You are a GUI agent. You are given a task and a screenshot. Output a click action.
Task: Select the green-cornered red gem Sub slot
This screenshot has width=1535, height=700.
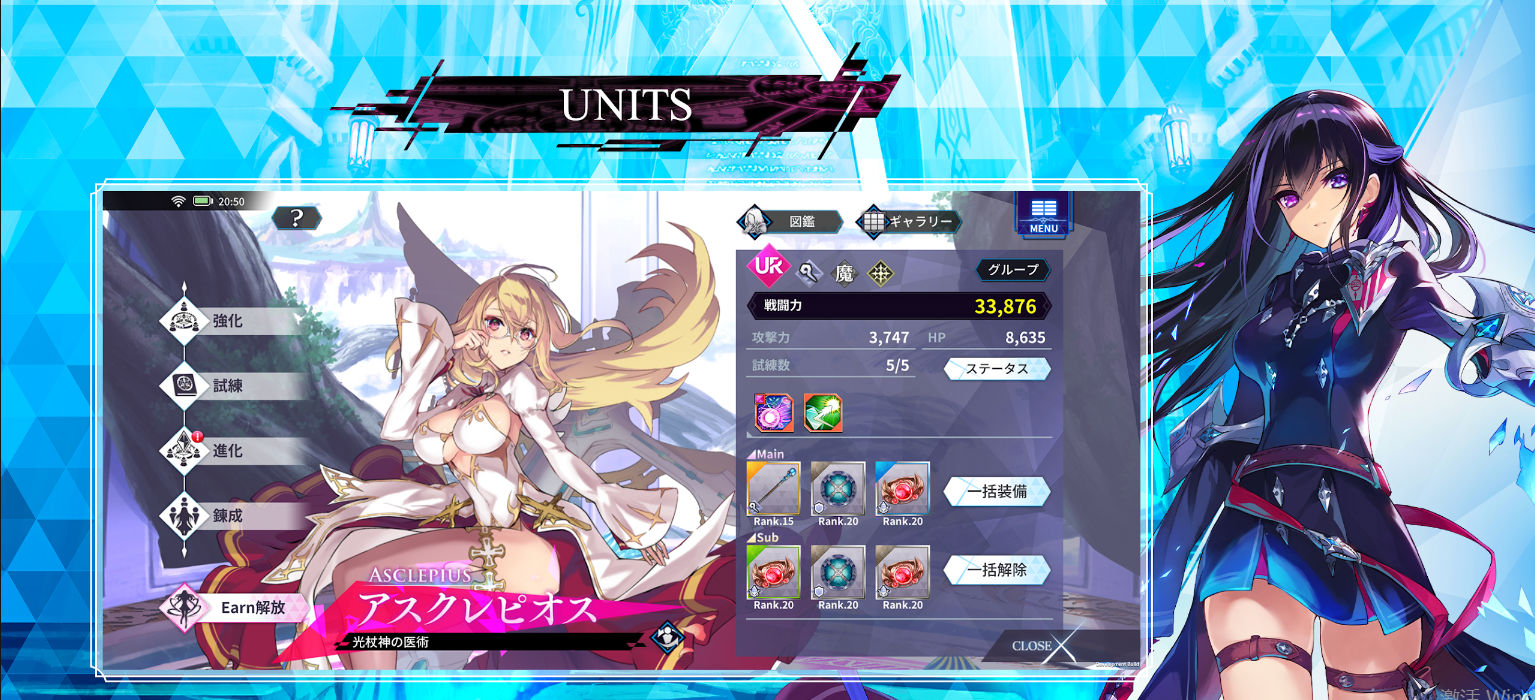point(773,572)
